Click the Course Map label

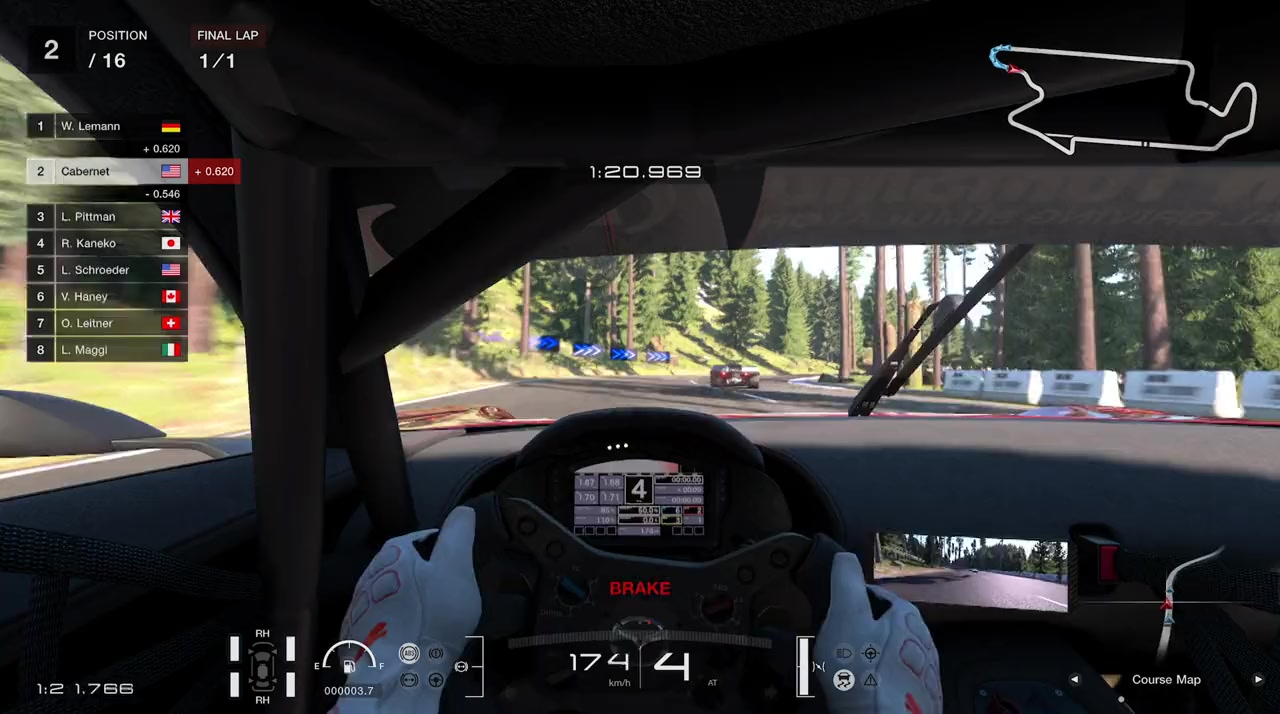click(x=1166, y=680)
